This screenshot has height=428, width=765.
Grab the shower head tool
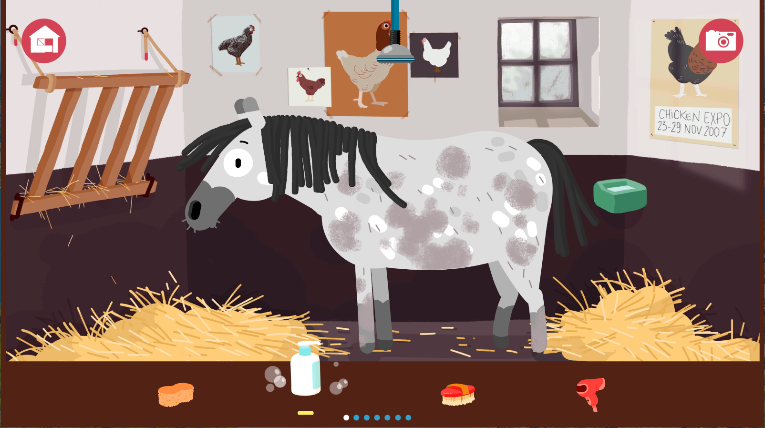396,50
